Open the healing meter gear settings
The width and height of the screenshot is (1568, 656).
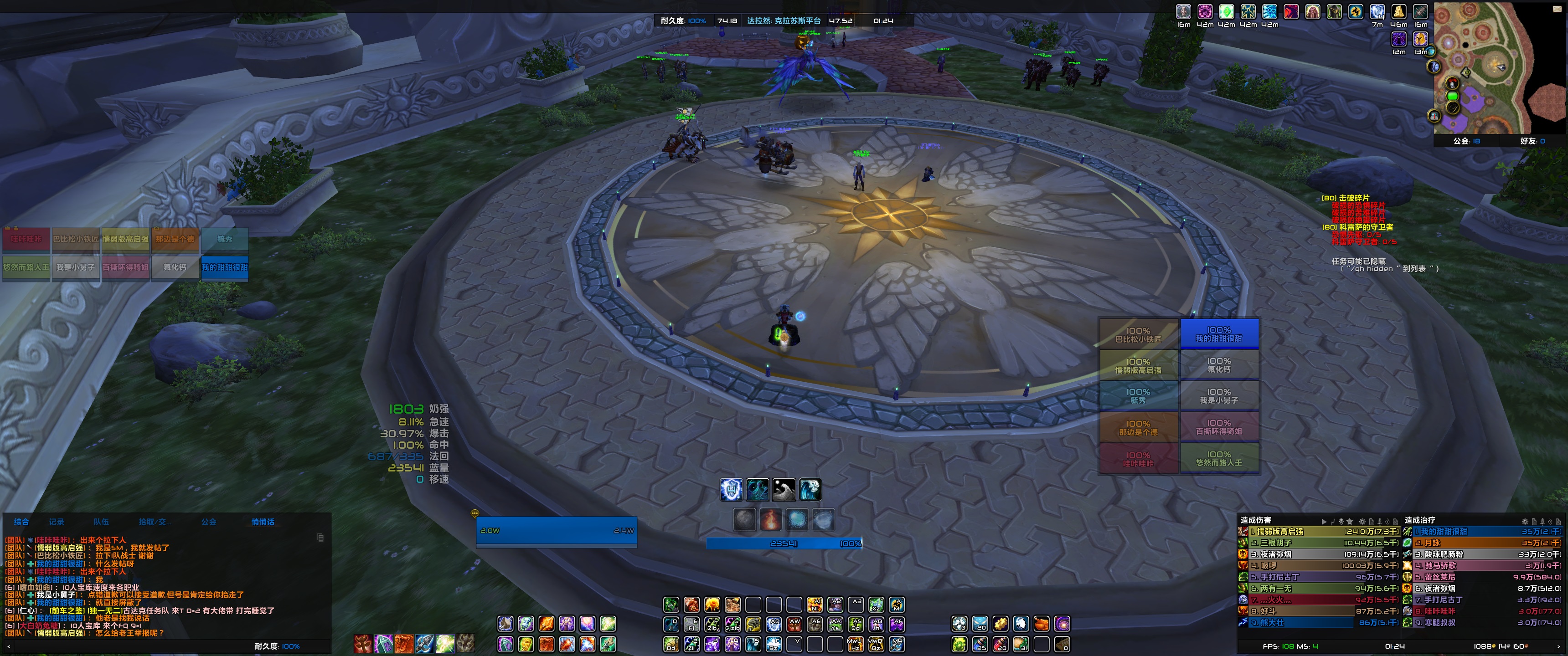1524,522
